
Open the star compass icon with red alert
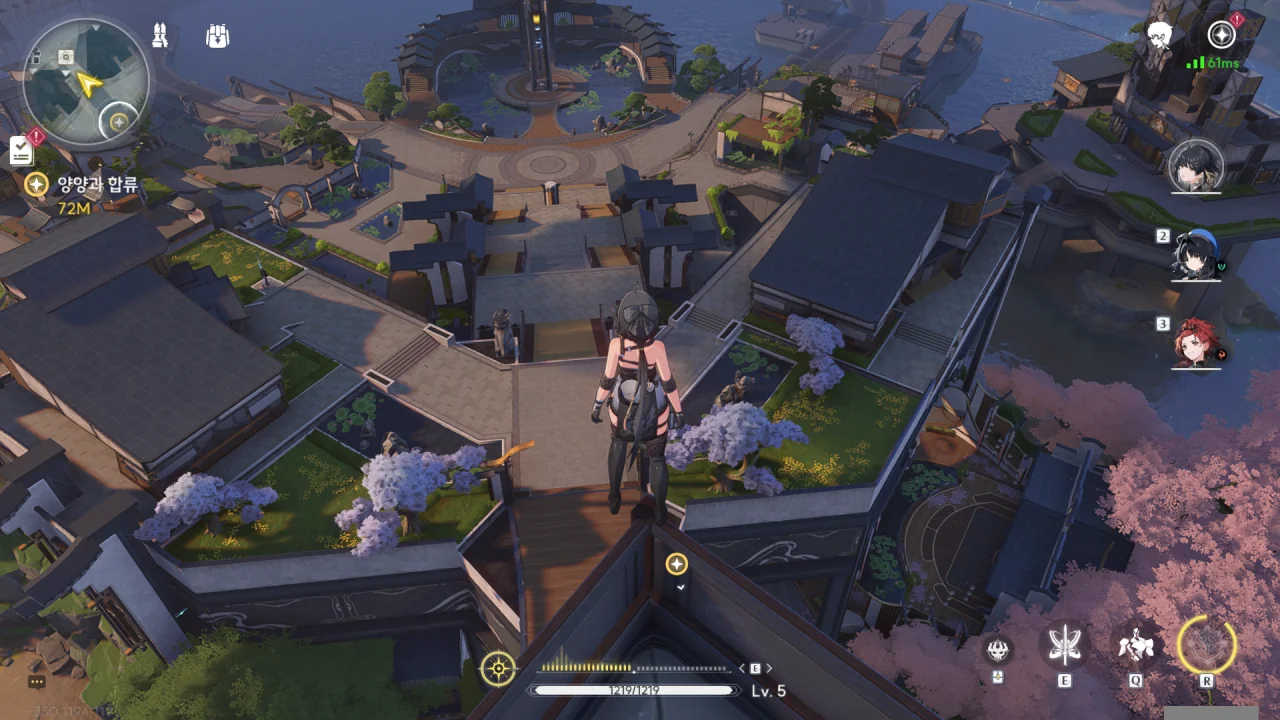[x=1222, y=35]
